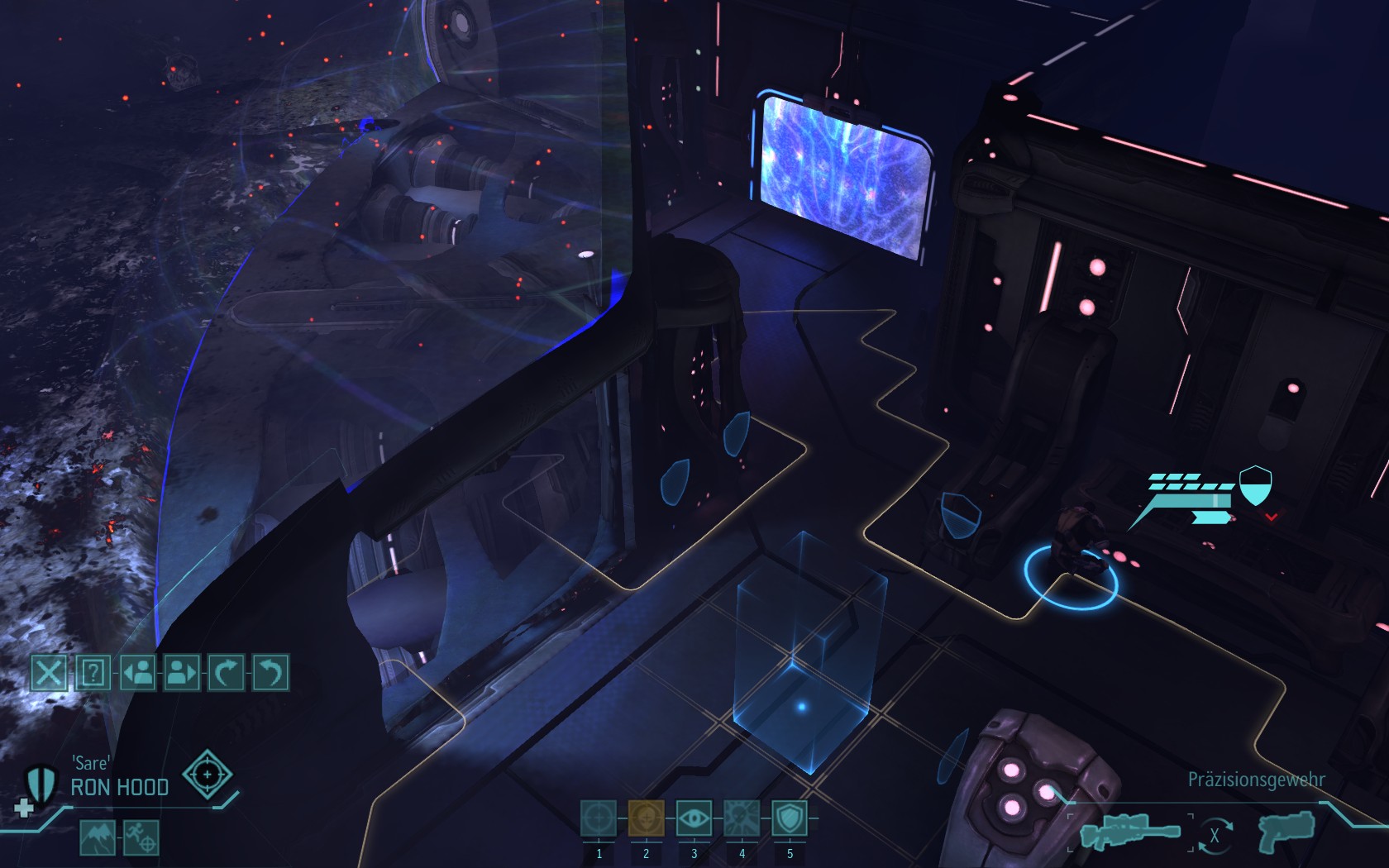Select the running man crosshair perk icon
This screenshot has width=1389, height=868.
click(141, 837)
